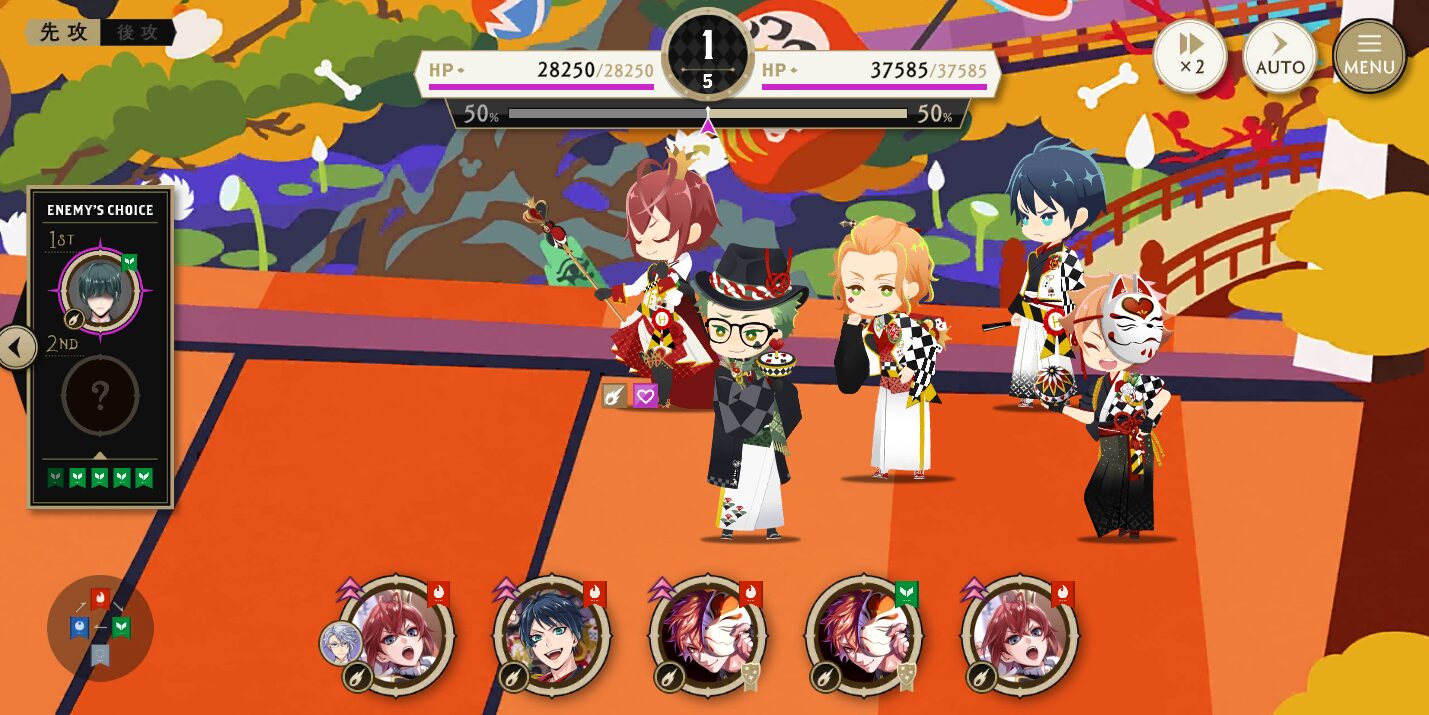Collapse the Enemy's Choice panel arrow
This screenshot has width=1429, height=715.
click(17, 348)
